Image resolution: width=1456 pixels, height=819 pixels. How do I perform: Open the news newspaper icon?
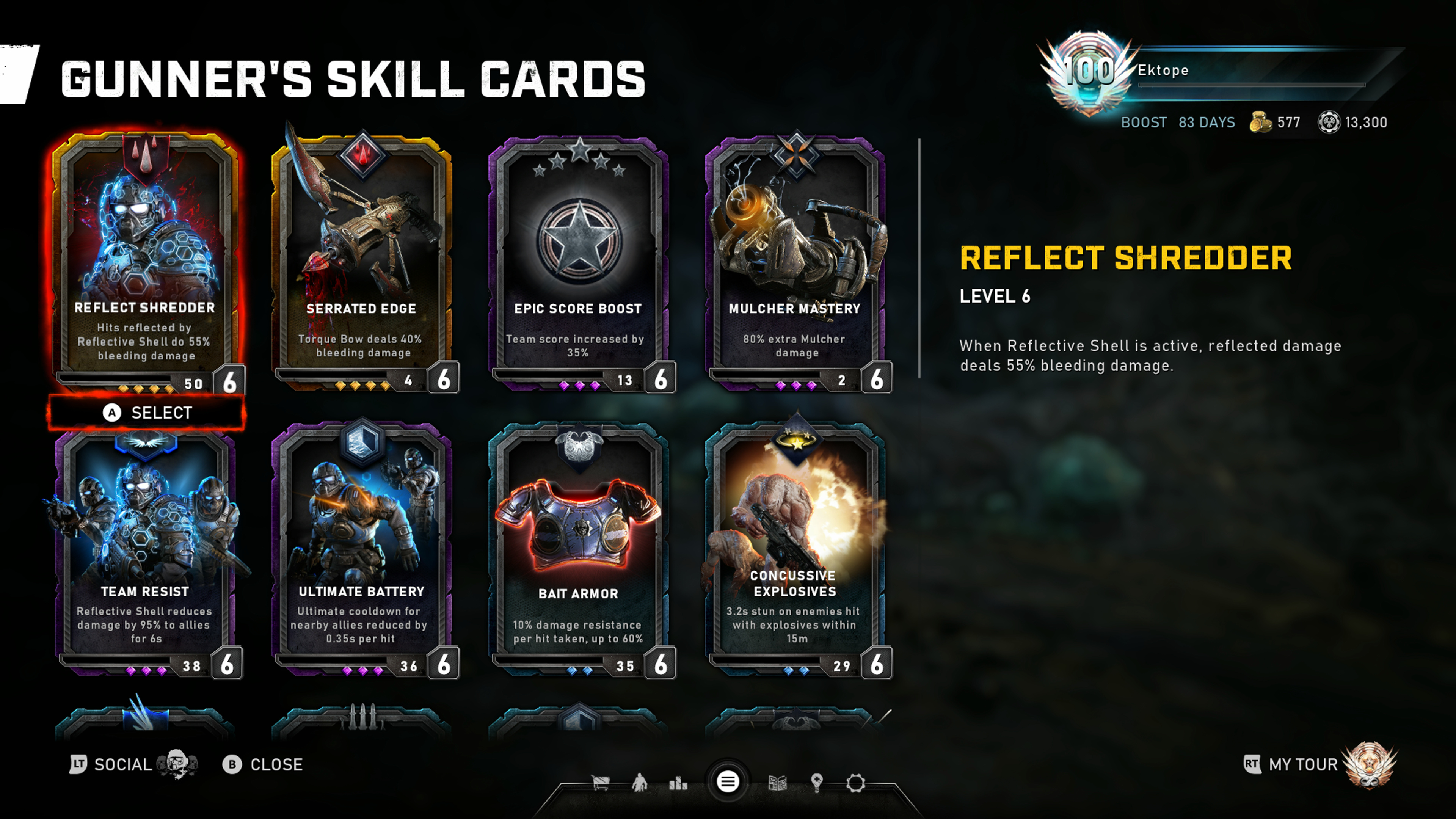(x=778, y=783)
